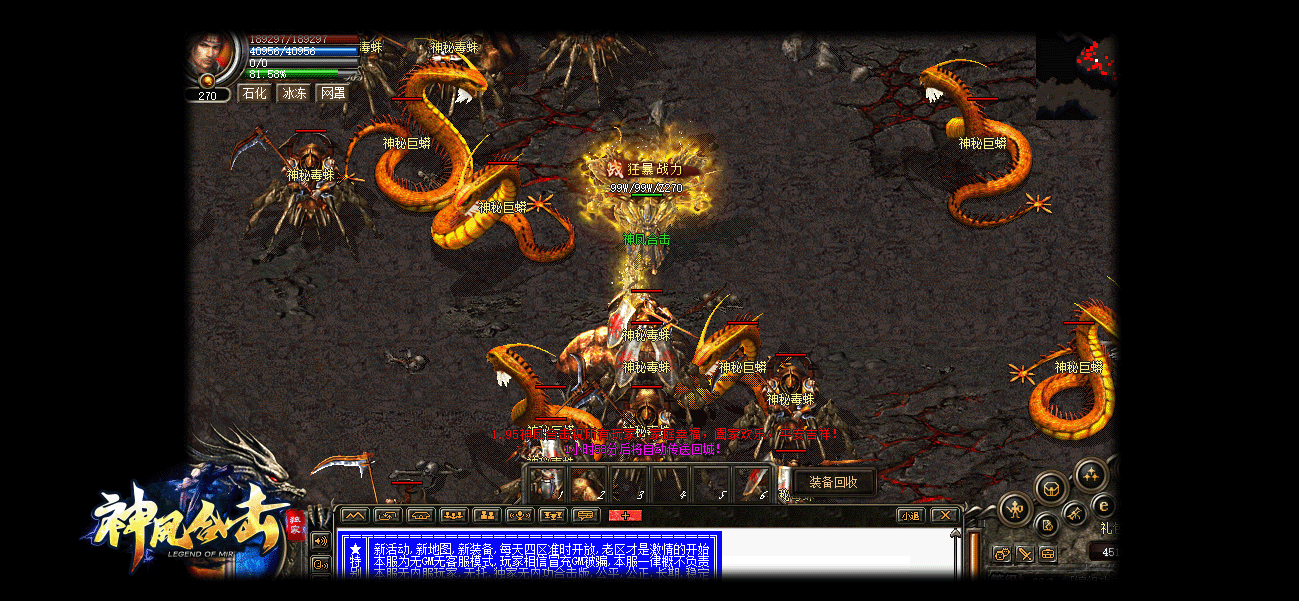Open the bag chest round icon

click(1049, 489)
